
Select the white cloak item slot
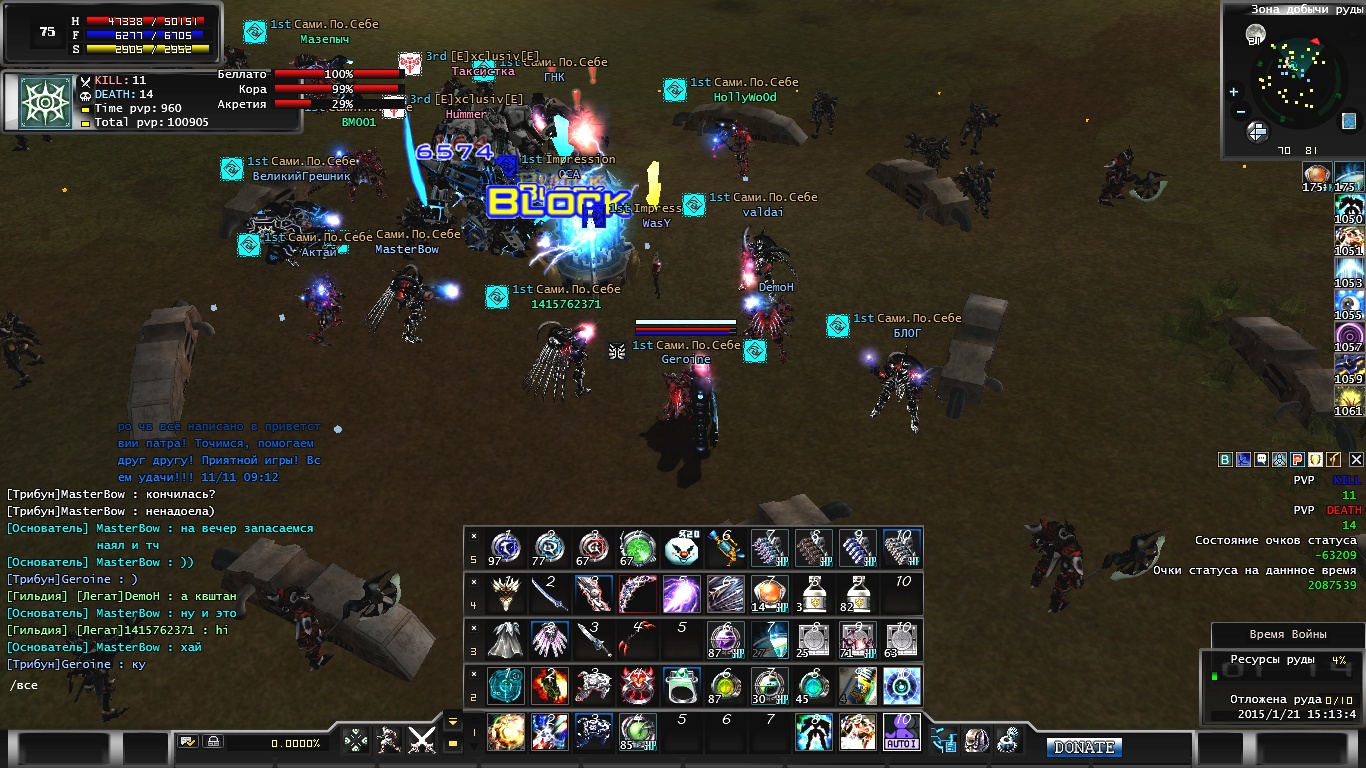pyautogui.click(x=505, y=640)
